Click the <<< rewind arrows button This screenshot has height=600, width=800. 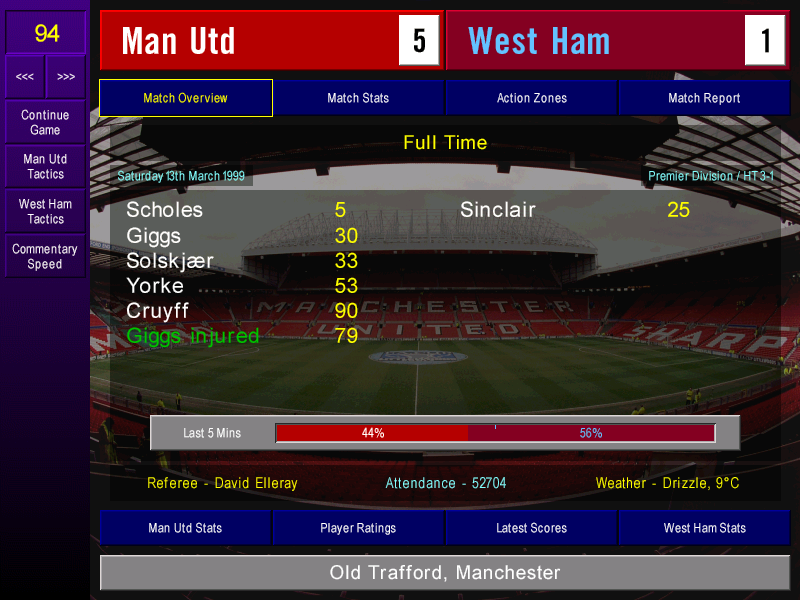coord(25,76)
